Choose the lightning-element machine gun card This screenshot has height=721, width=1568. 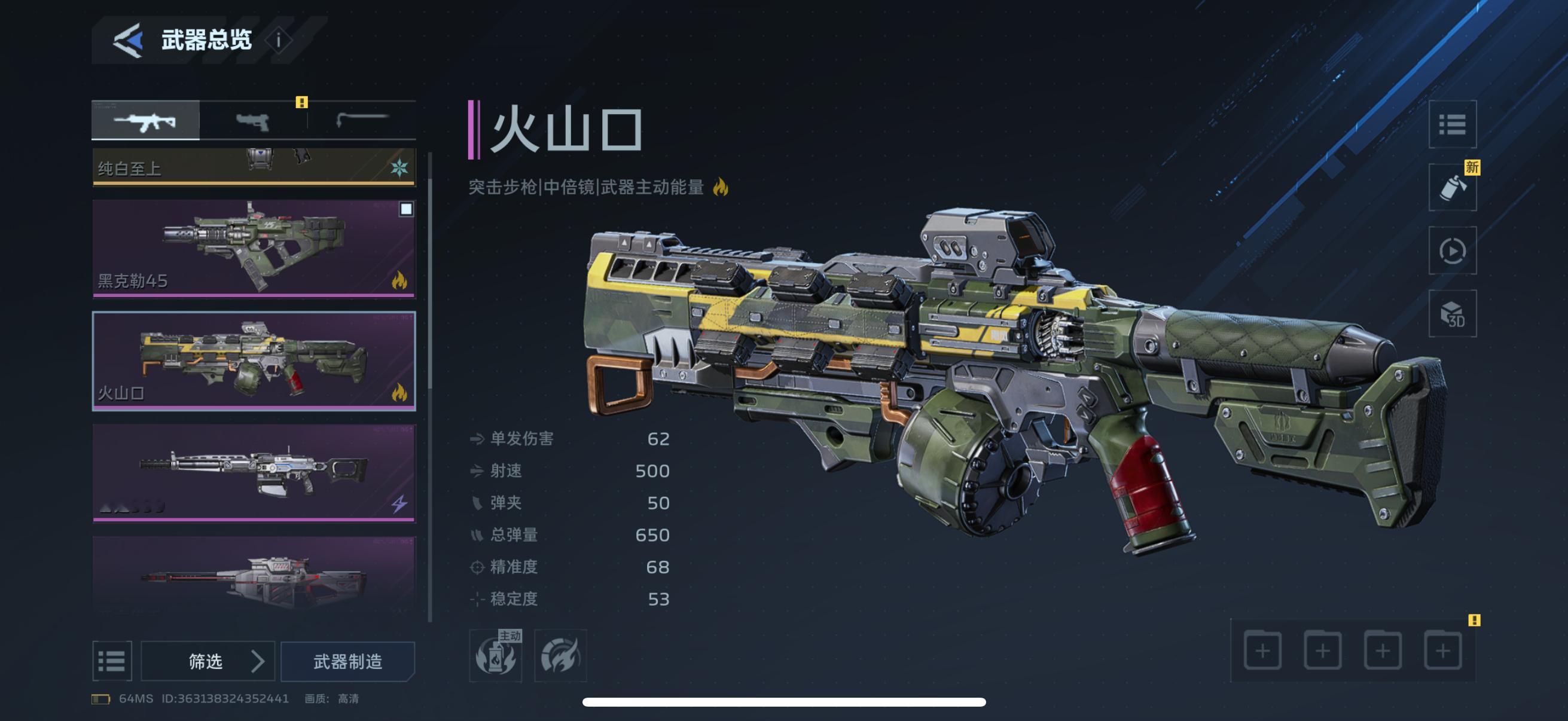(253, 473)
